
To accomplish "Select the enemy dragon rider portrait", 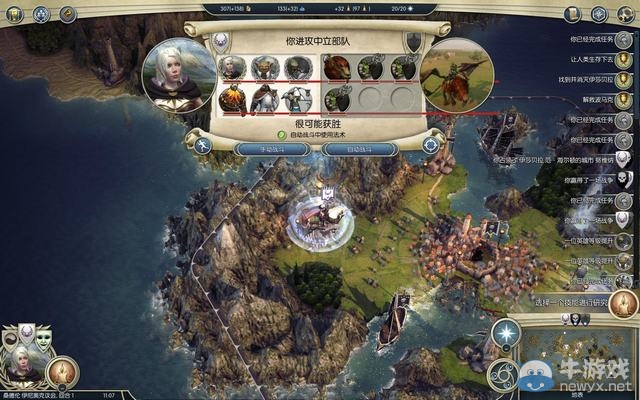I will click(x=456, y=74).
